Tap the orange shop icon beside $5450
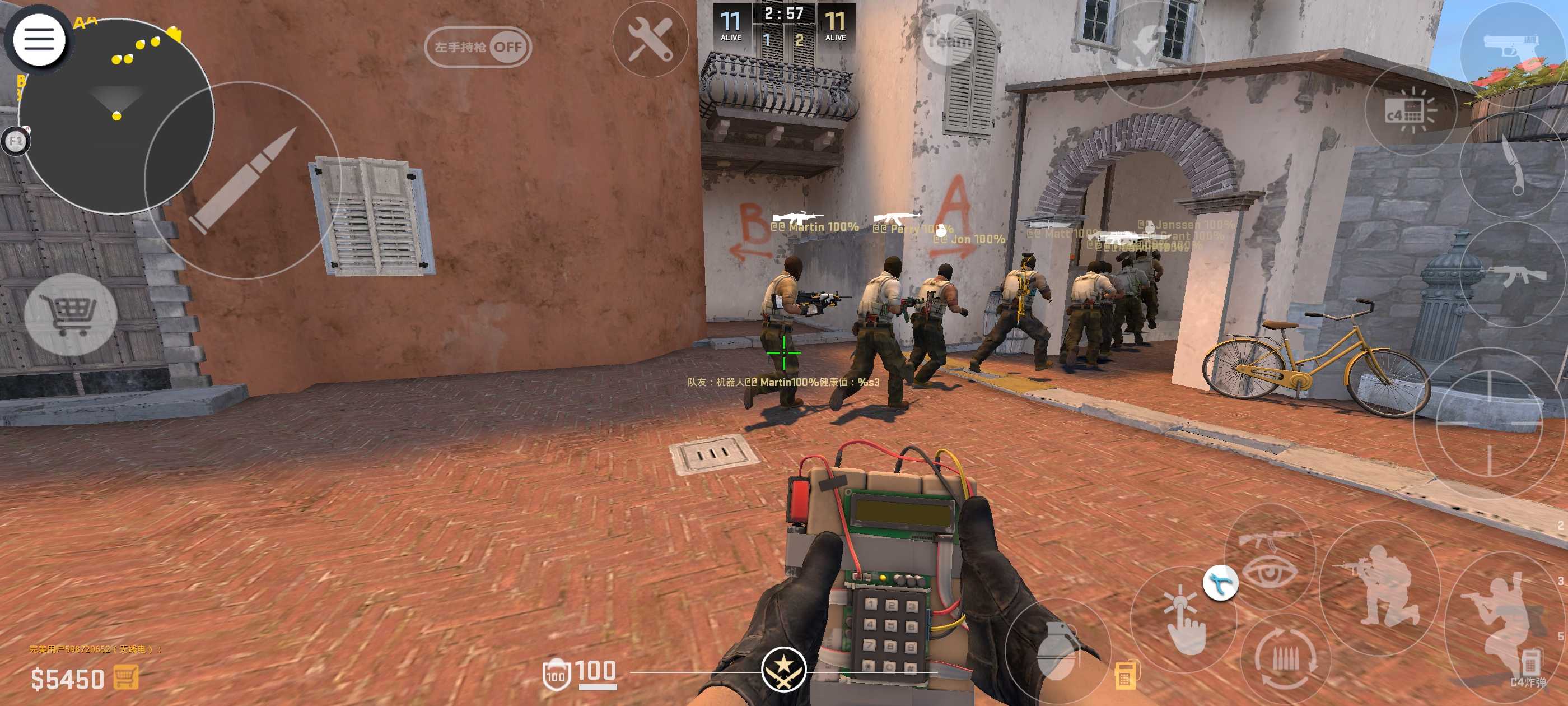 pos(125,677)
